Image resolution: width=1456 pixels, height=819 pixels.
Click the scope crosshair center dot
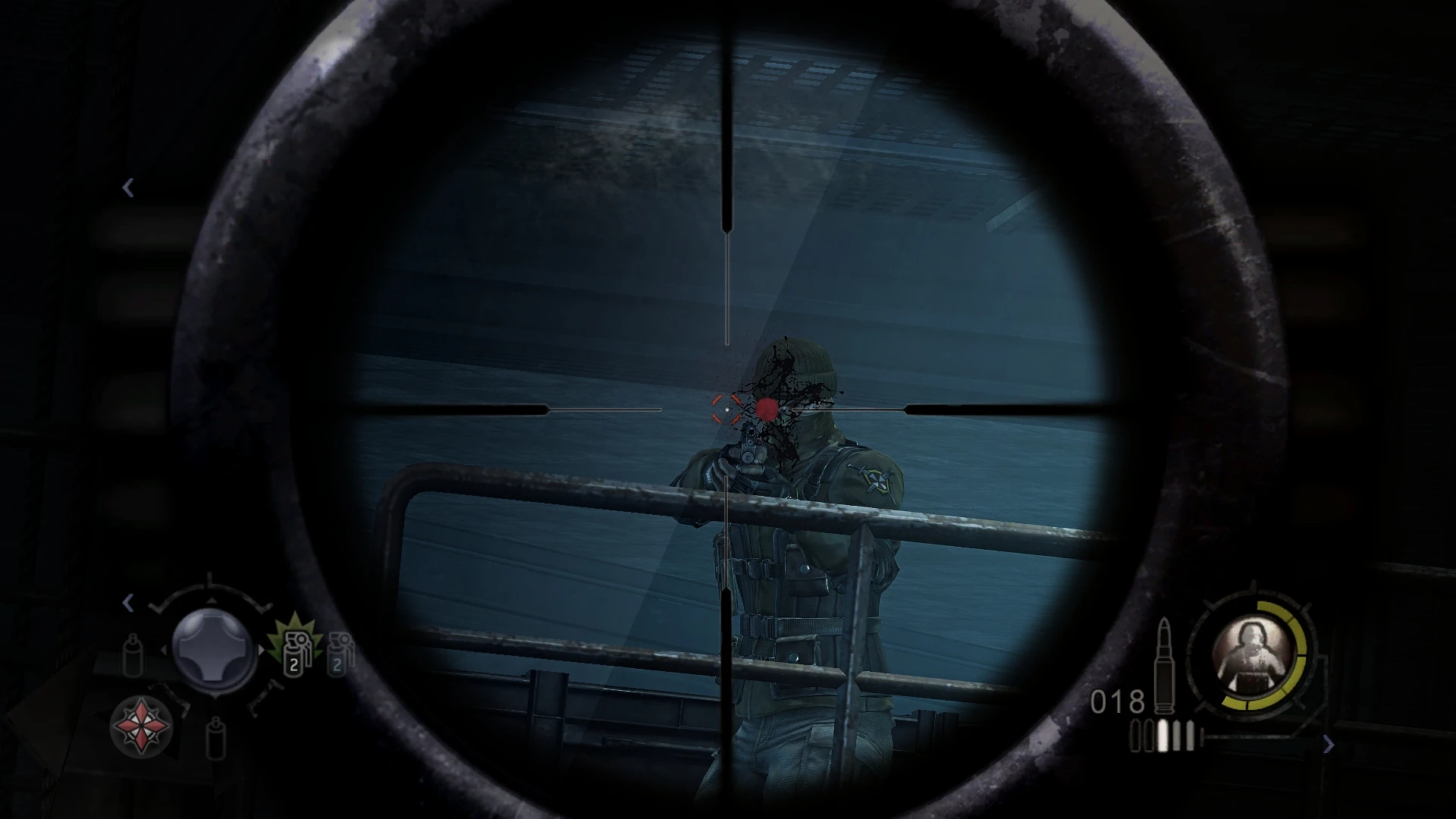(x=728, y=409)
